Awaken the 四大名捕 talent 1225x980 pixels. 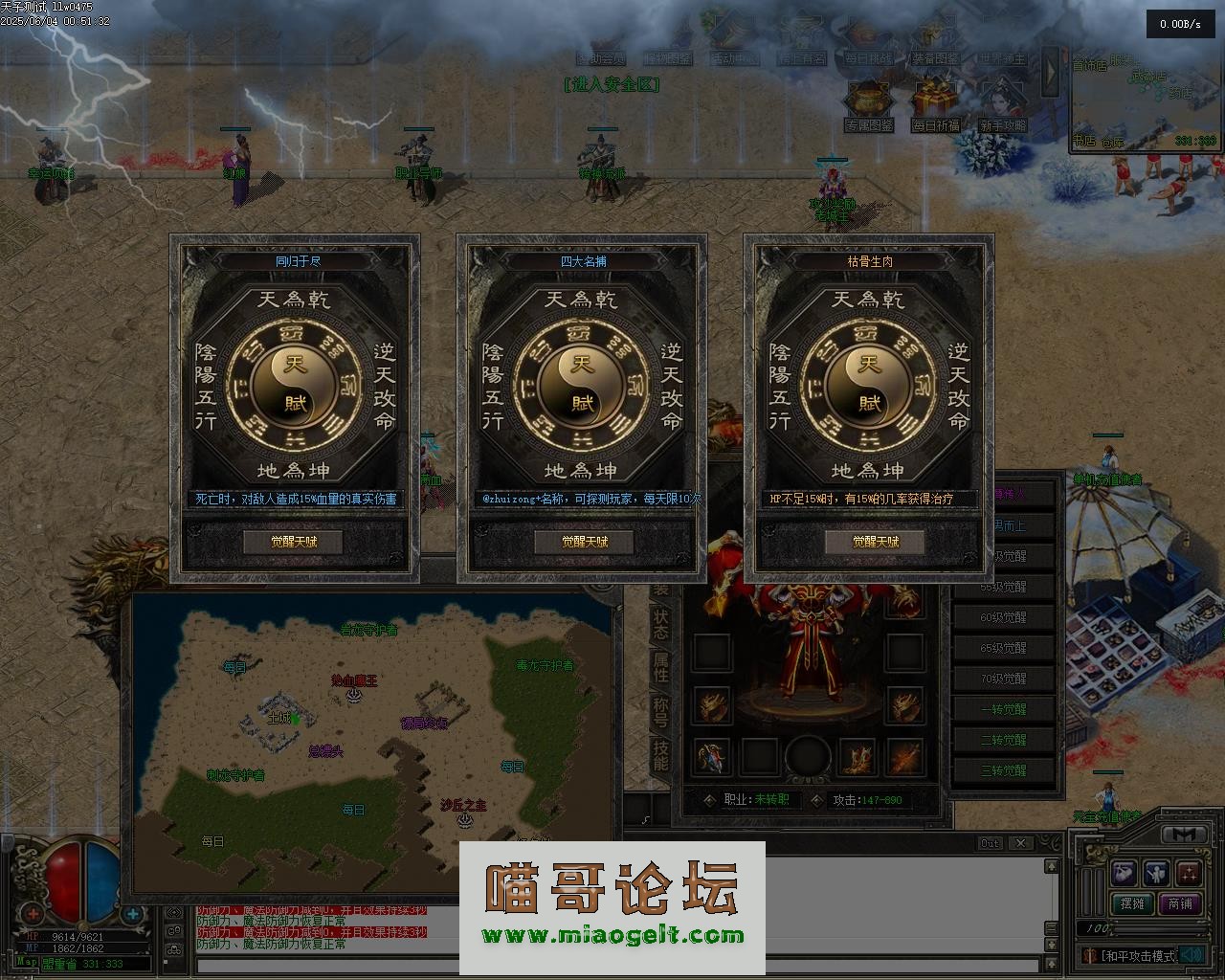point(584,542)
